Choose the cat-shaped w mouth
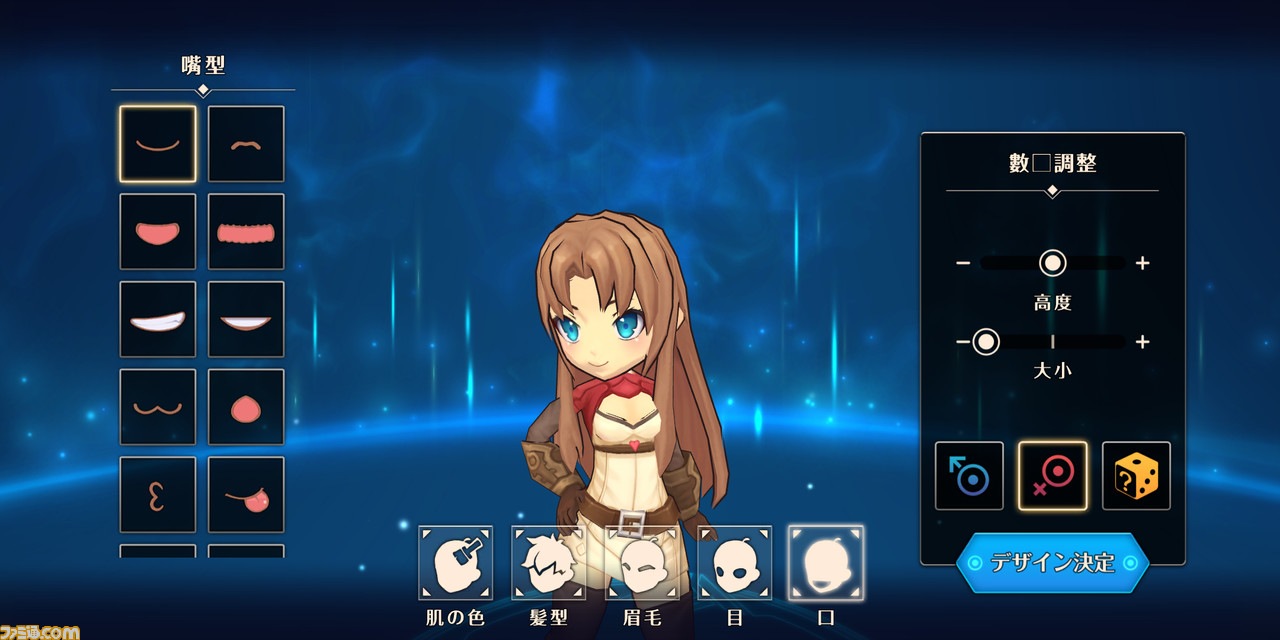1280x640 pixels. (158, 407)
